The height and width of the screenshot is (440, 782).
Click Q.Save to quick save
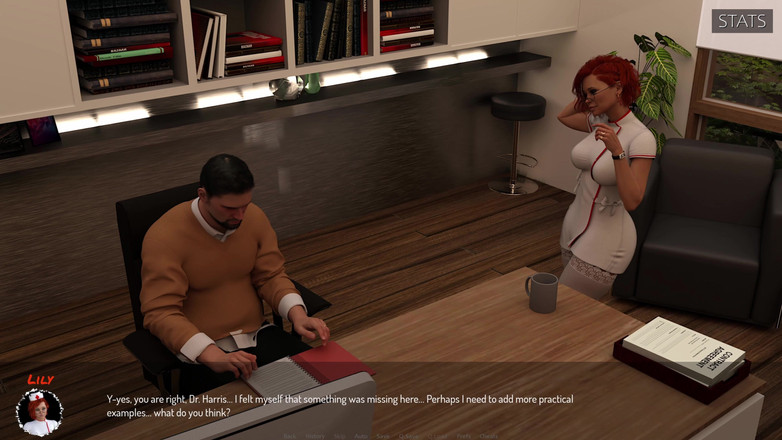[409, 436]
